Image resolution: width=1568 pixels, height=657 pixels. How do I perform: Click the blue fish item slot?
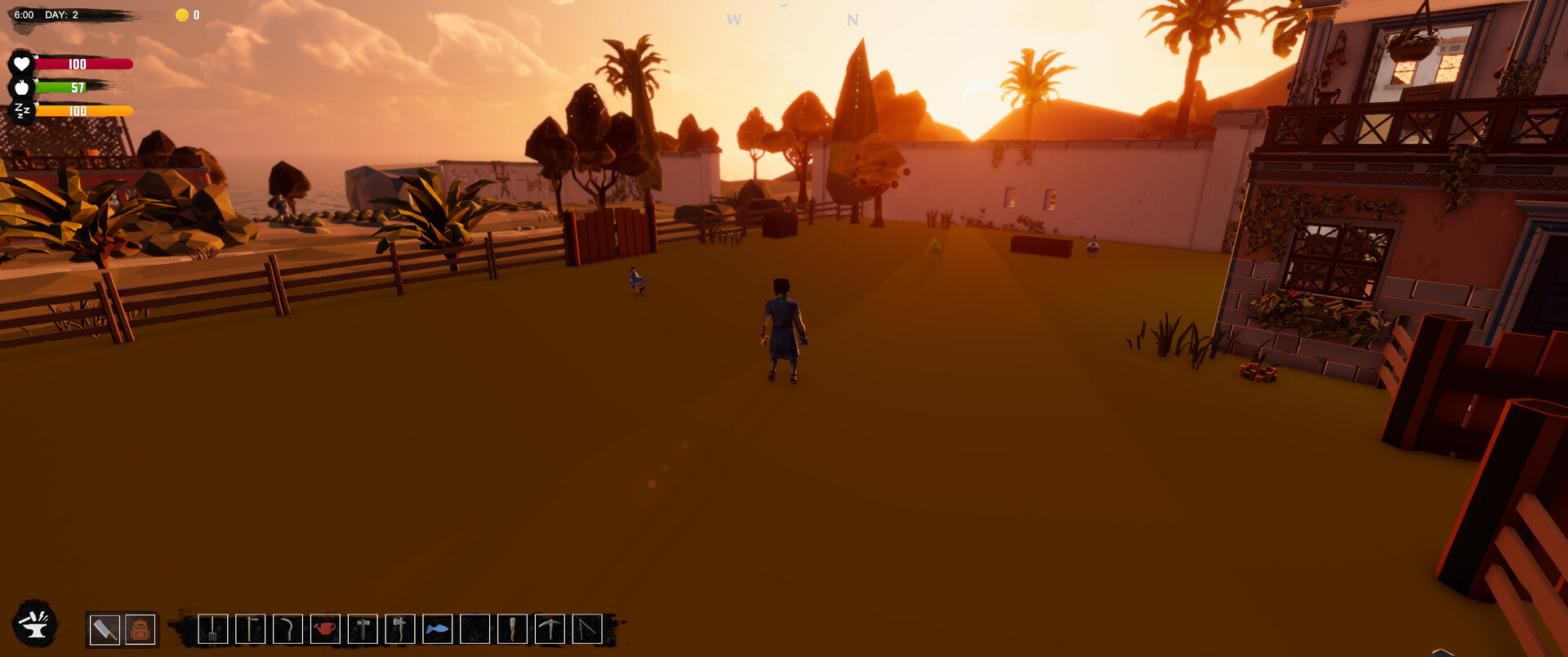coord(439,630)
